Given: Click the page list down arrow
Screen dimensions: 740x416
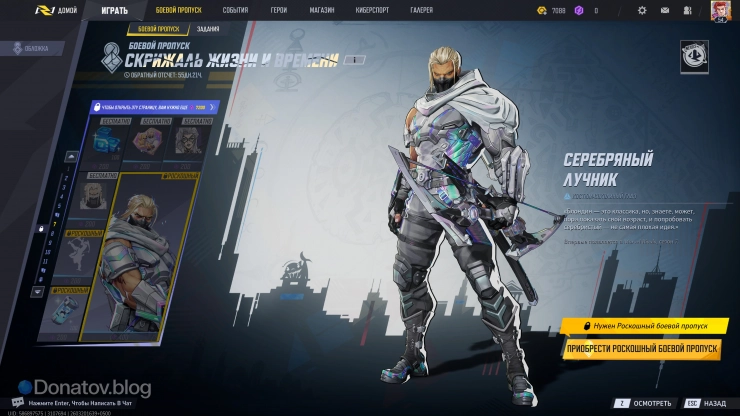Looking at the screenshot, I should click(39, 292).
